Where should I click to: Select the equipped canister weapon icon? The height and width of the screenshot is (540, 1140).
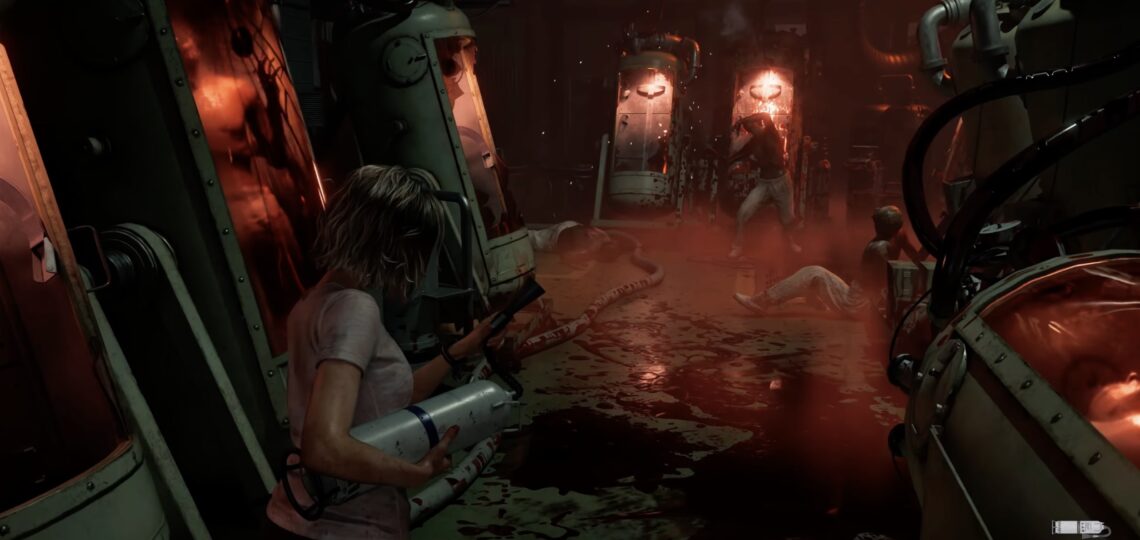[x=1080, y=528]
